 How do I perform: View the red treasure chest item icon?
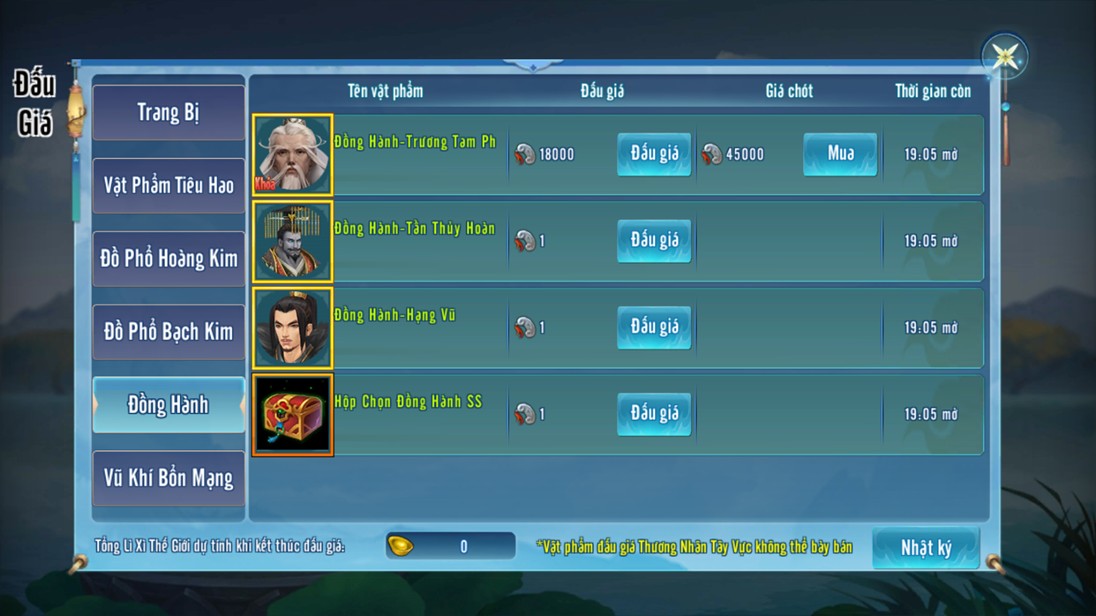tap(293, 415)
